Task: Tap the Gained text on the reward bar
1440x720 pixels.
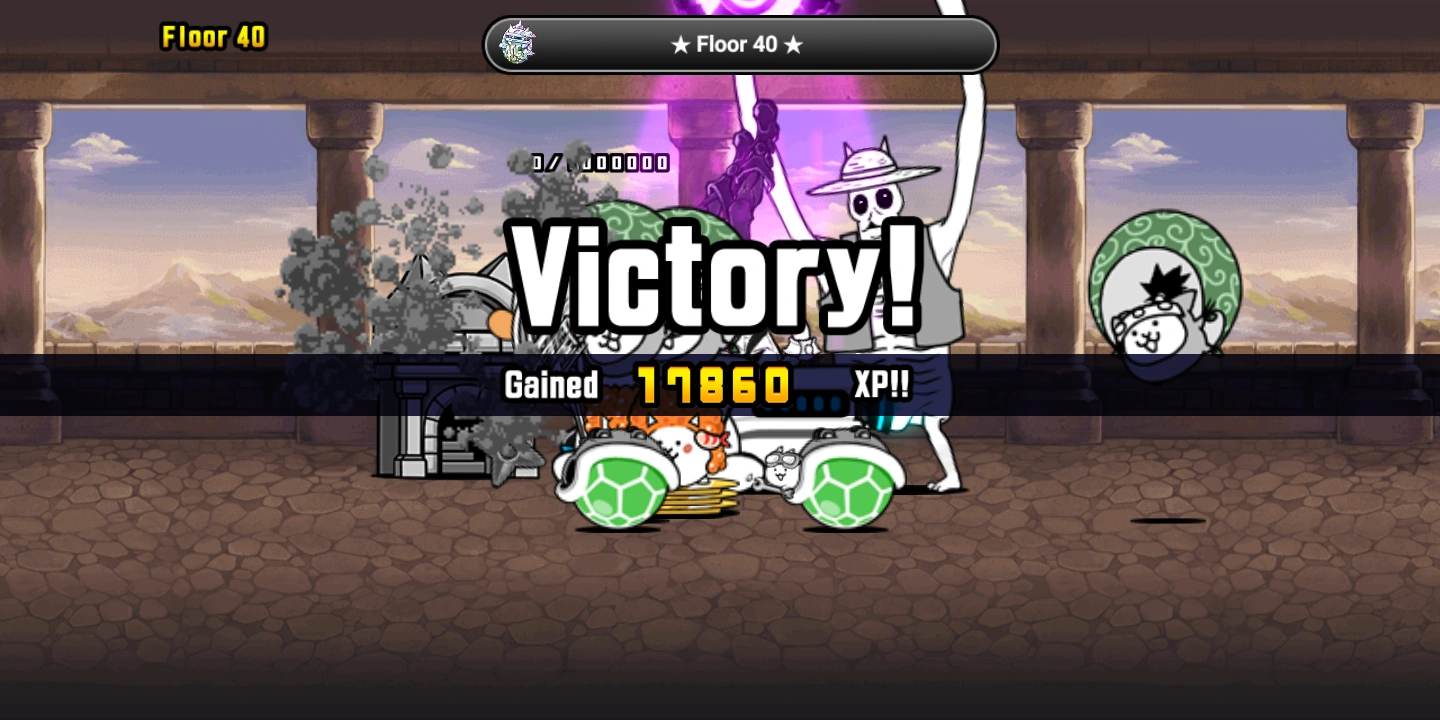Action: point(551,384)
